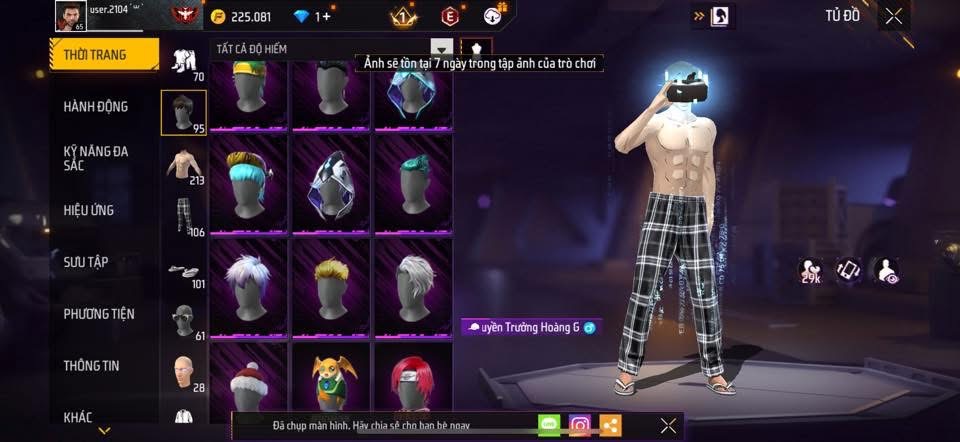Screen dimensions: 960x442
Task: Pick the orange winged creature head item
Action: (331, 385)
